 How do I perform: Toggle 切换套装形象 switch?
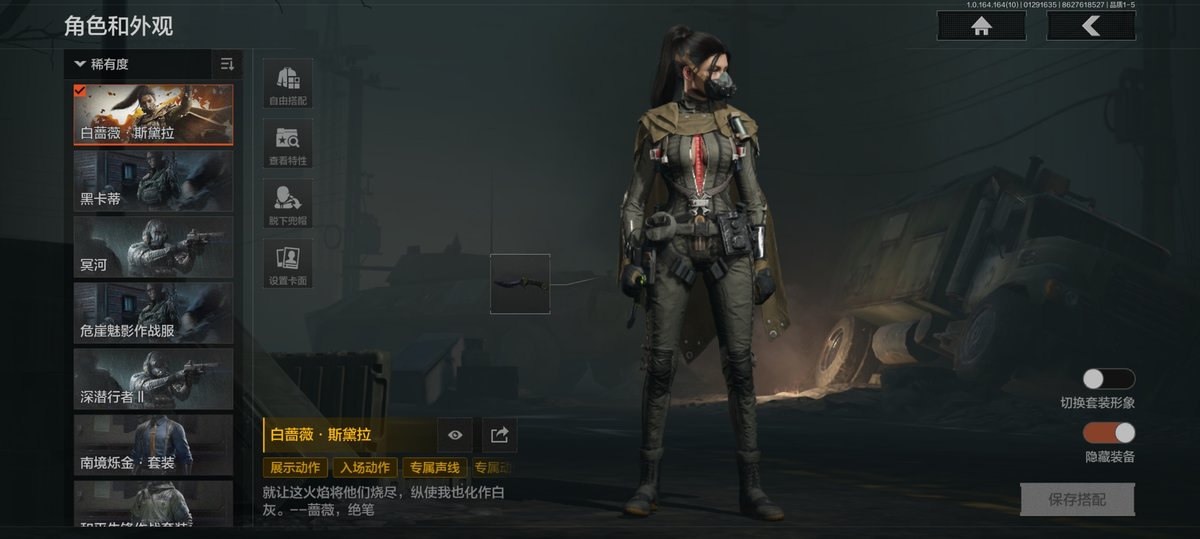[x=1109, y=379]
